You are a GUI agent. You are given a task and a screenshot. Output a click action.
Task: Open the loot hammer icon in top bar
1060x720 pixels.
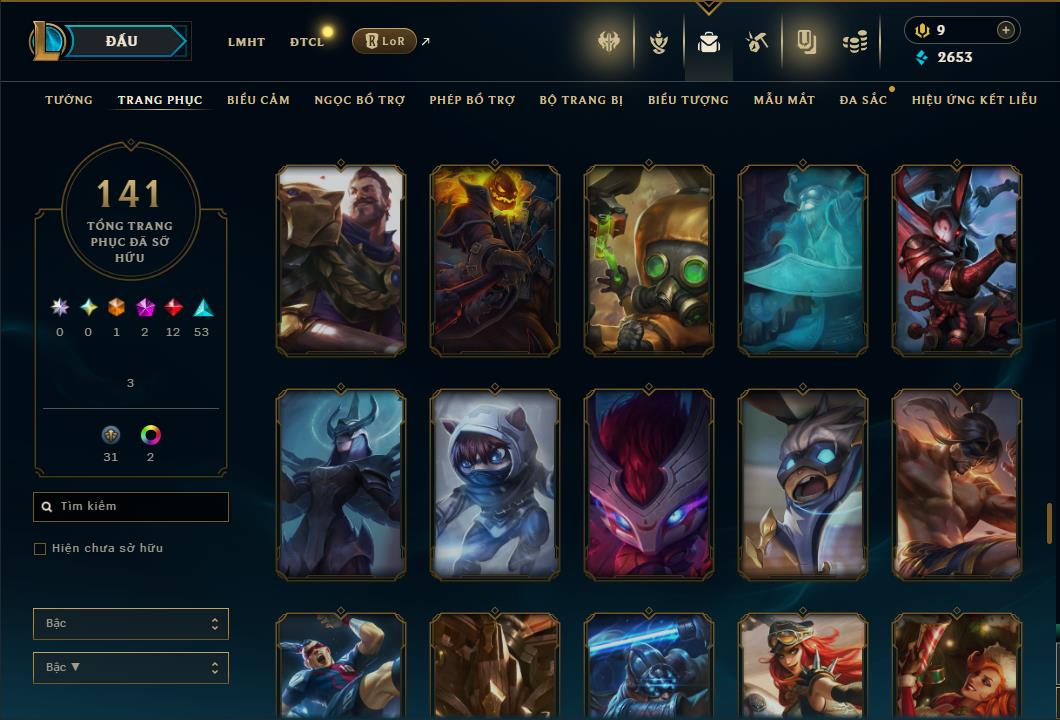point(757,42)
